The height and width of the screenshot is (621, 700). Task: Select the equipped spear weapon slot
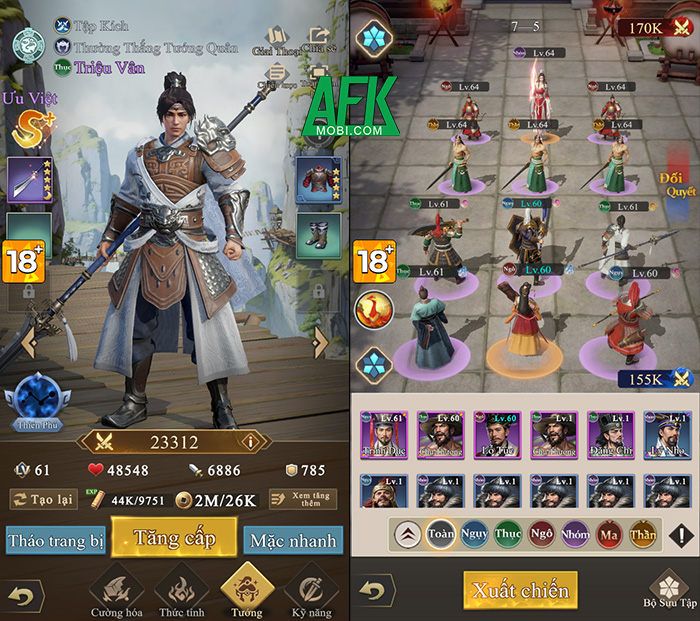pos(29,181)
